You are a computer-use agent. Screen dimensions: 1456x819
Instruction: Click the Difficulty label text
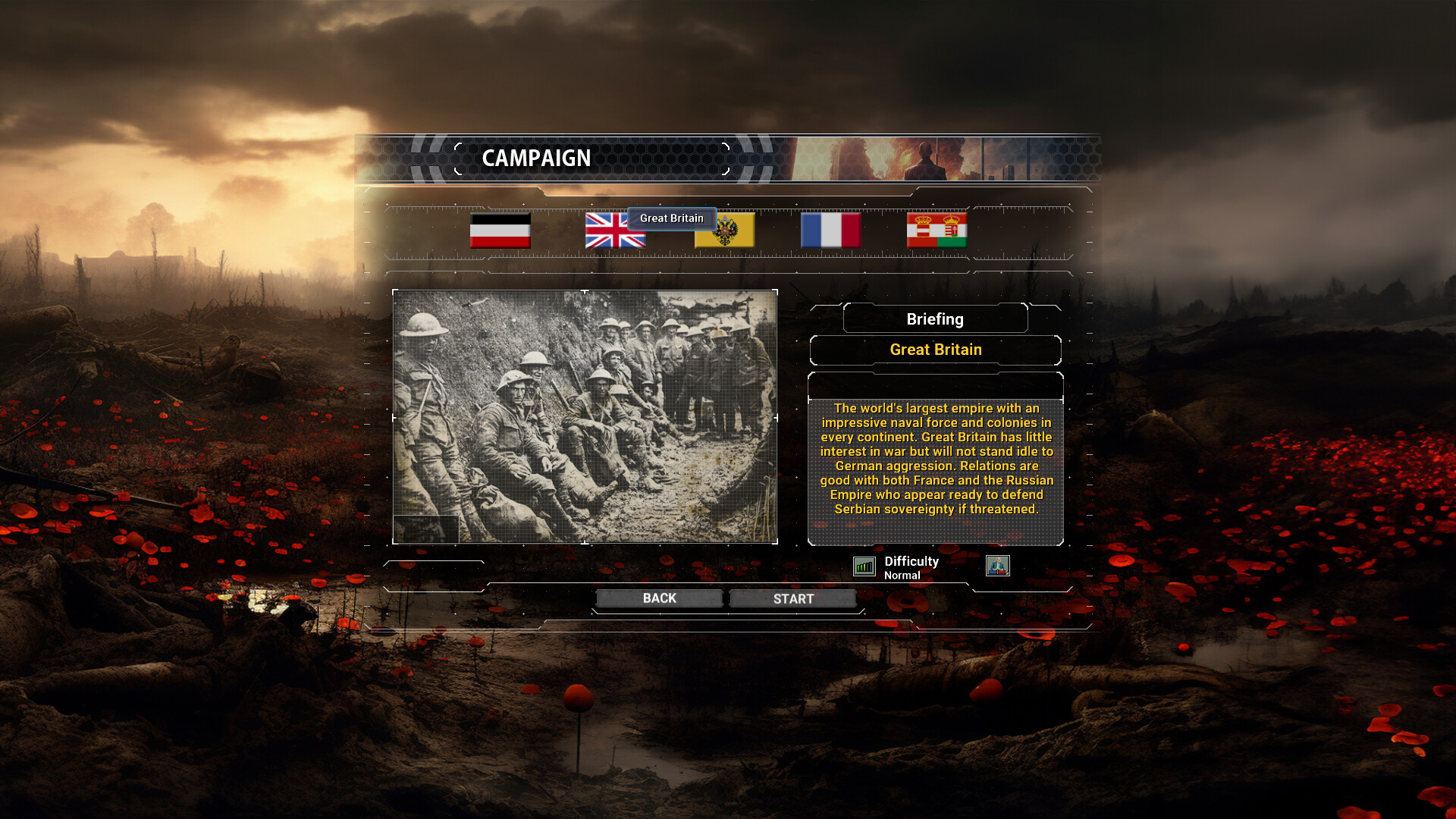pos(911,561)
